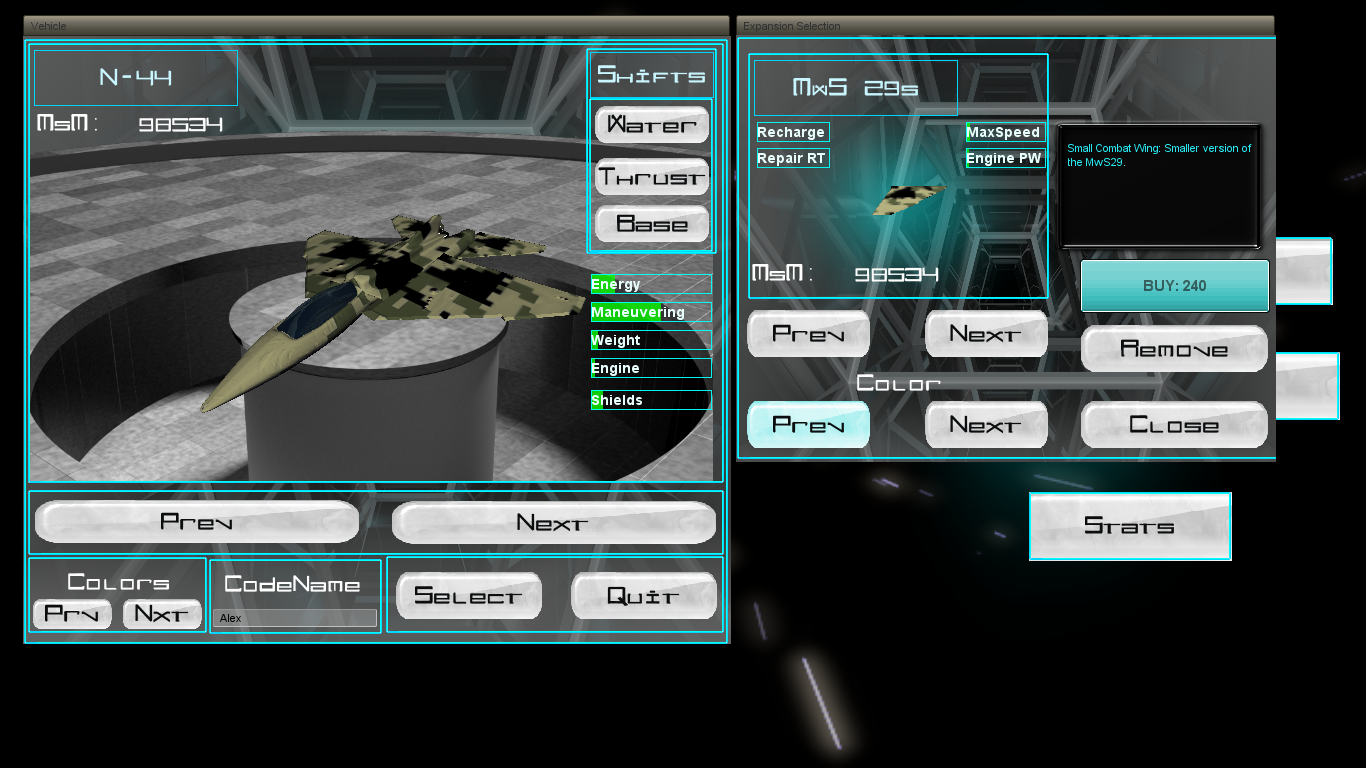Click the Energy stat bar
The image size is (1366, 768).
pyautogui.click(x=651, y=284)
